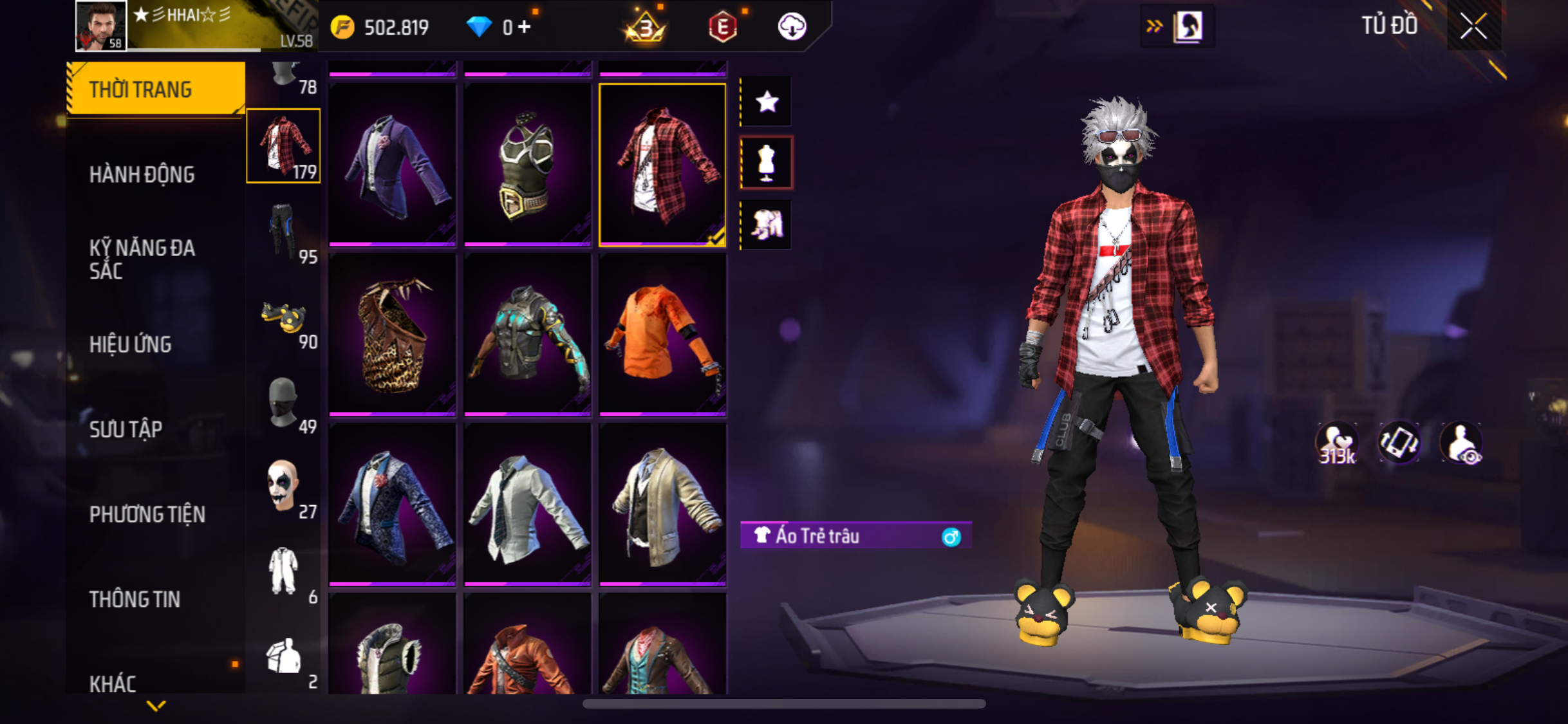
Task: Switch to Kỹ Năng Đa Sắc tab
Action: coord(142,259)
